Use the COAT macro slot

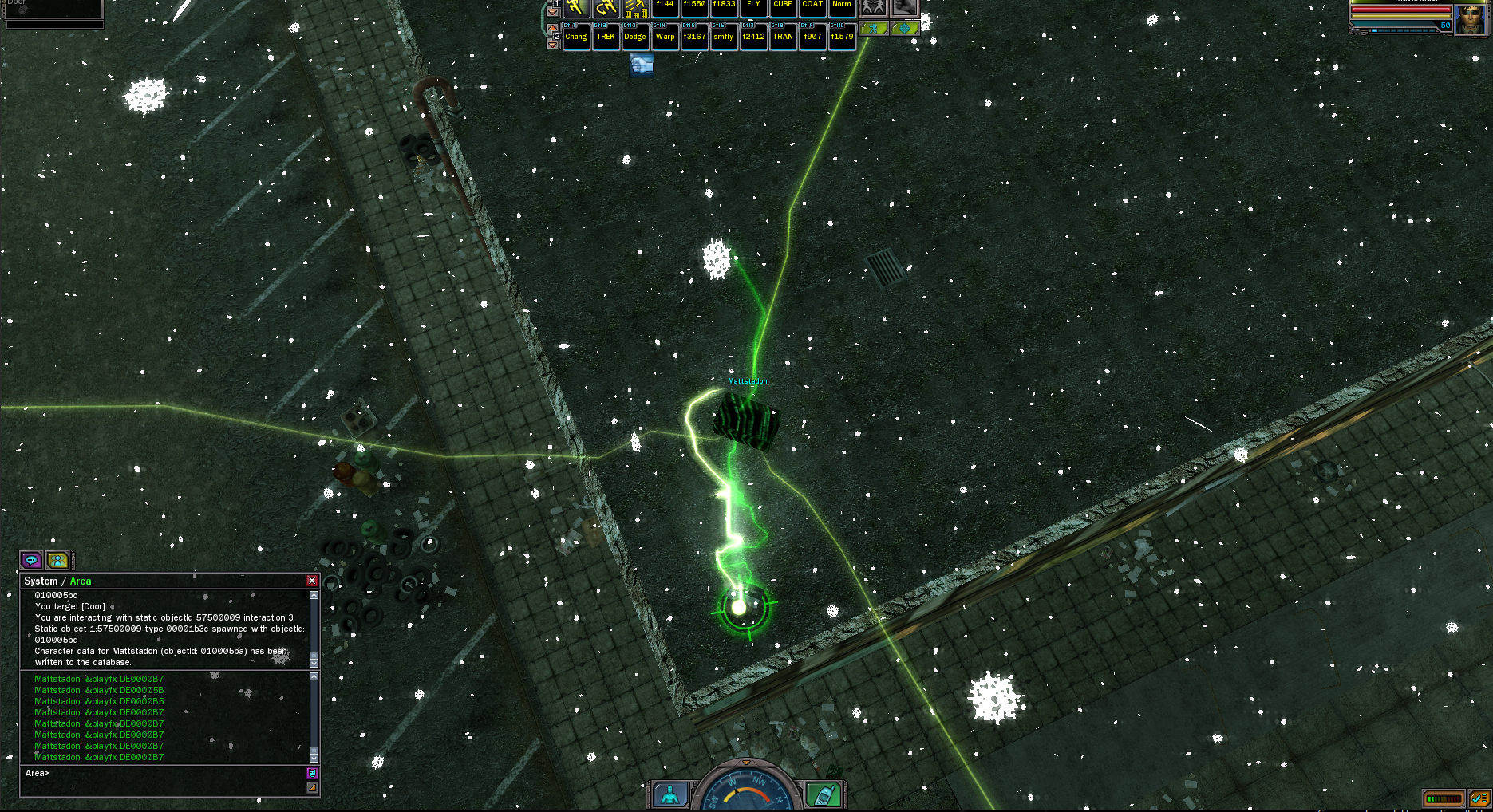point(812,7)
